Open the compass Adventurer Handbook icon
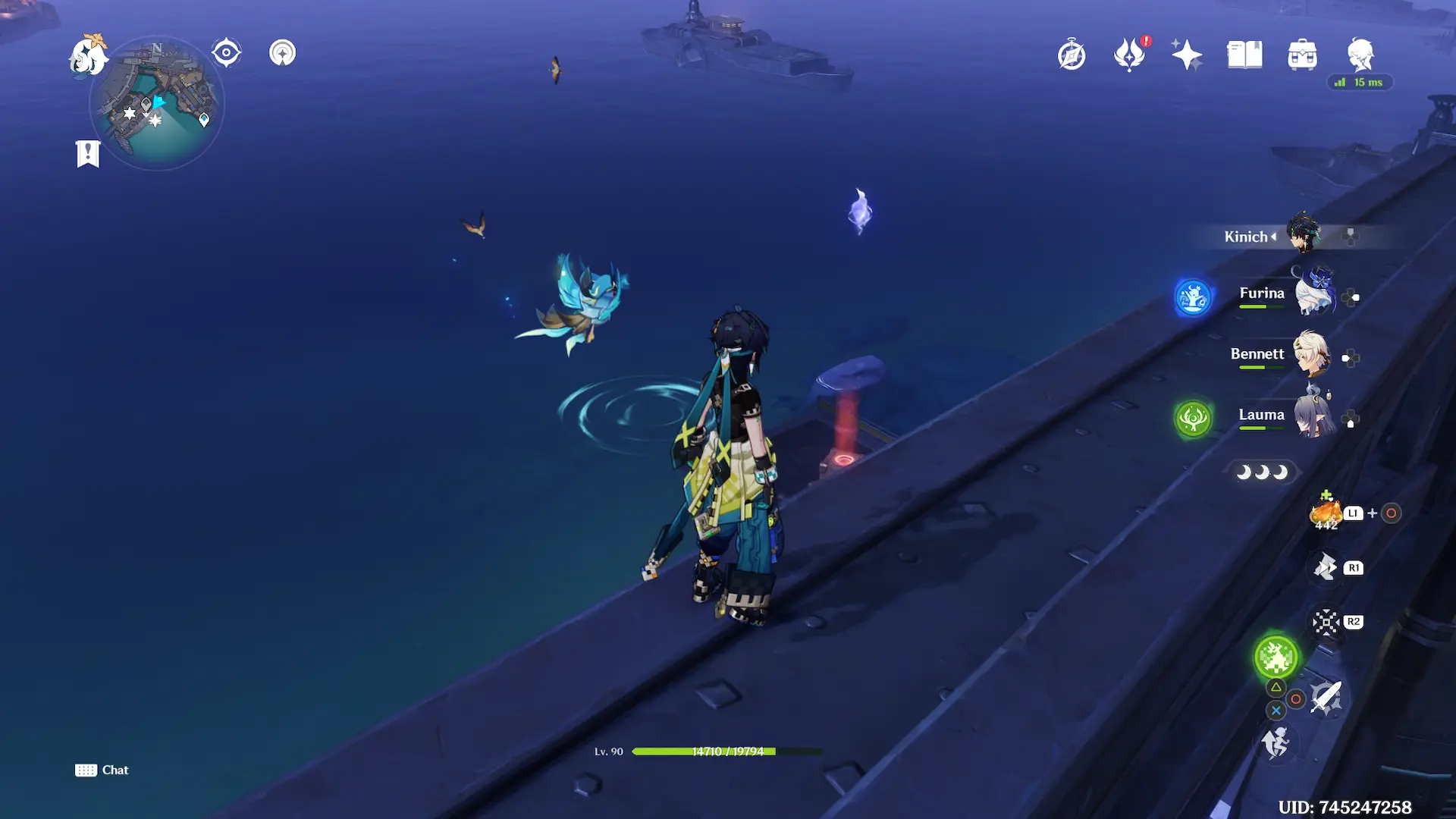1456x819 pixels. pos(1072,55)
